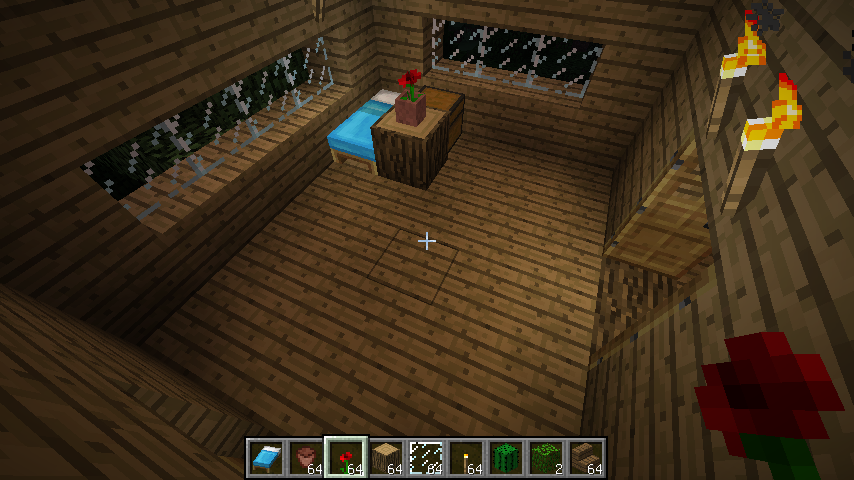The image size is (854, 480).
Task: Select the red poppy flower slot
Action: 346,458
